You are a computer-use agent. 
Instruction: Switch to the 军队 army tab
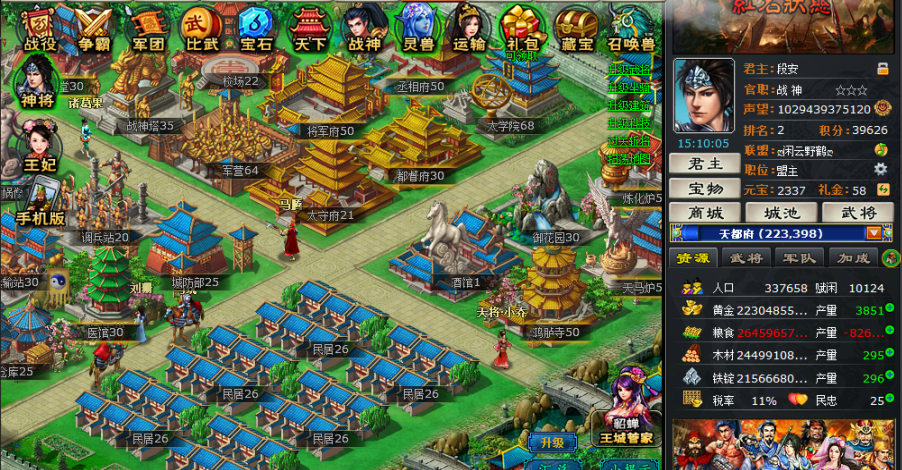(x=798, y=258)
